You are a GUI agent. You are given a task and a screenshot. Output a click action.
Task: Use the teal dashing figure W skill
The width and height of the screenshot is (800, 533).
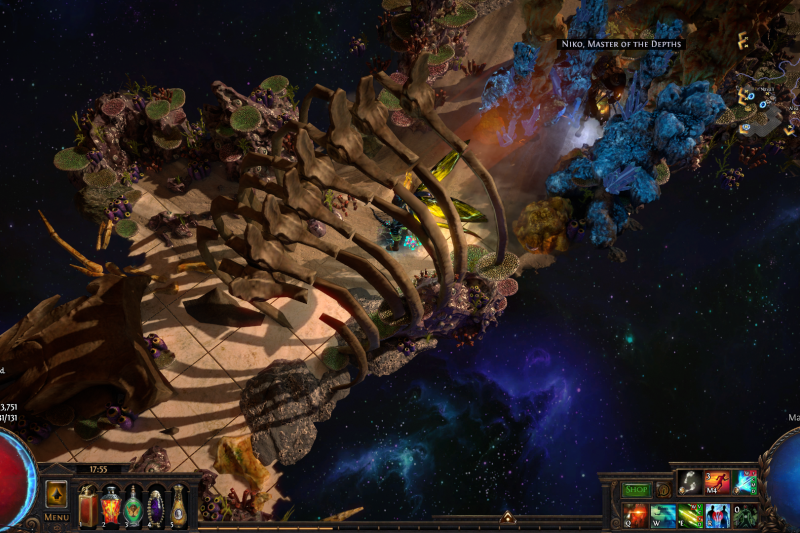(662, 516)
